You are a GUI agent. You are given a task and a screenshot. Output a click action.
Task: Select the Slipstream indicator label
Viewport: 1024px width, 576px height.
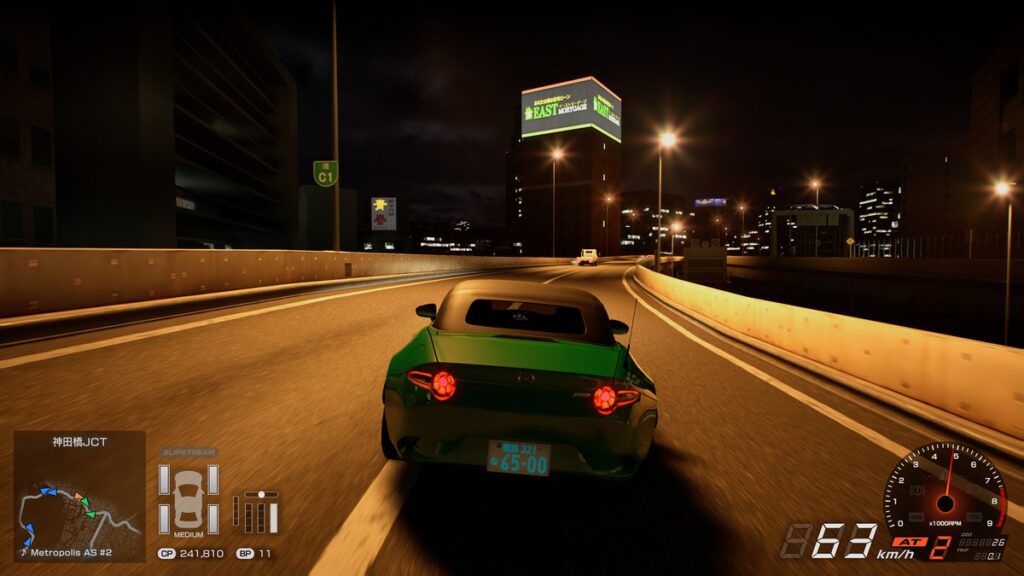coord(188,453)
